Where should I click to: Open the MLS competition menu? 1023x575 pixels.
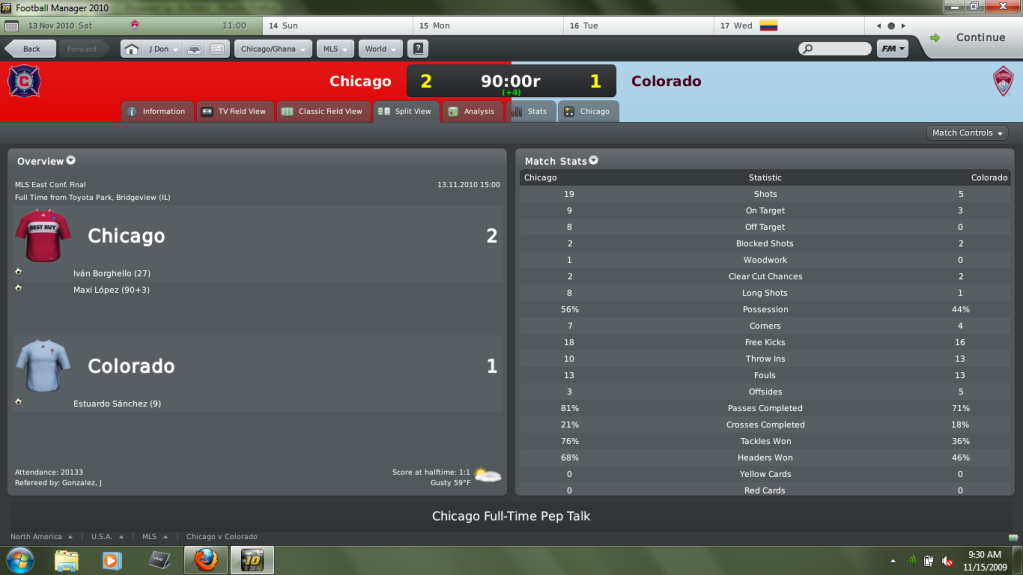333,49
